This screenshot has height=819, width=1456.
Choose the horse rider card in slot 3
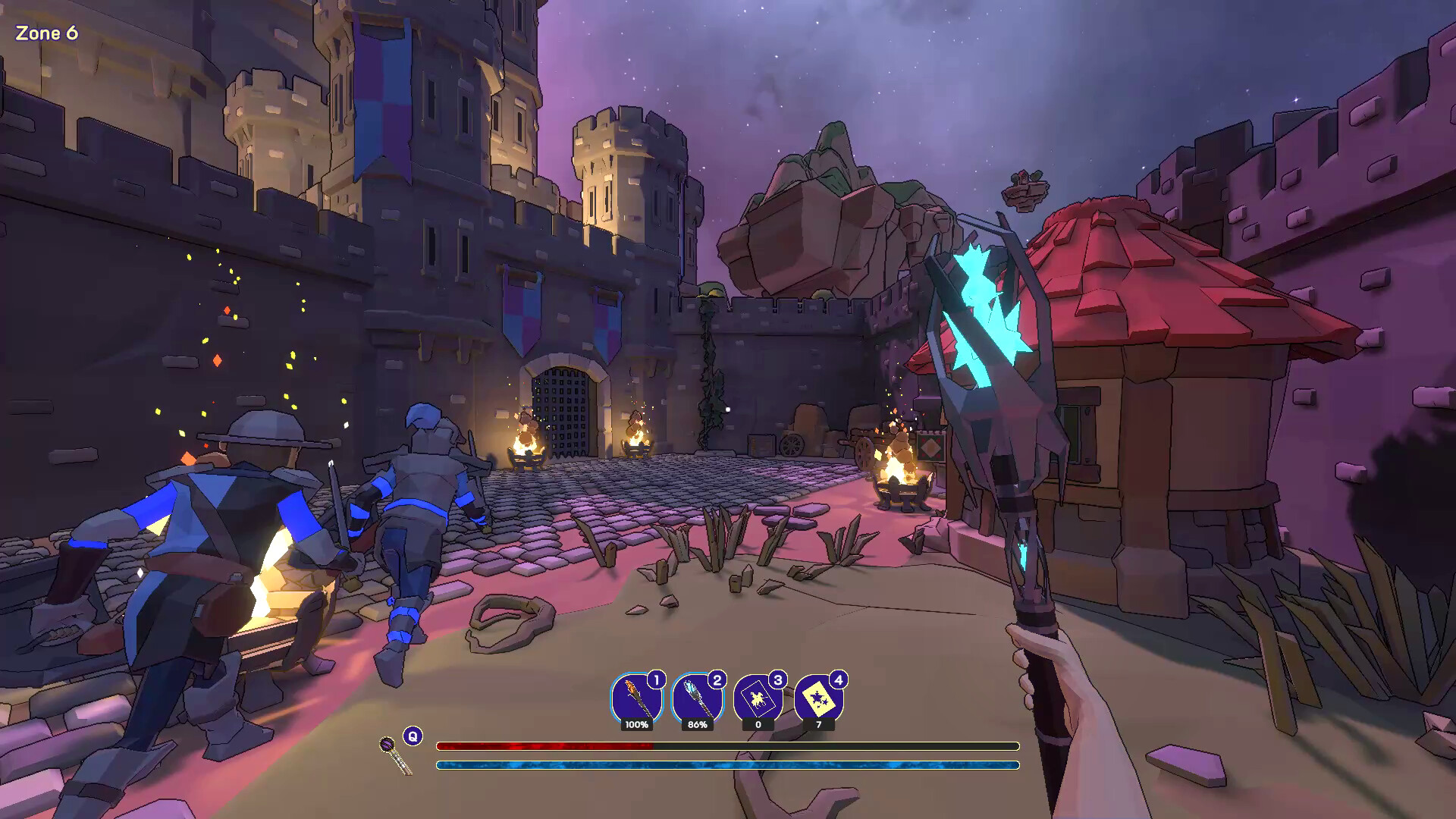758,698
